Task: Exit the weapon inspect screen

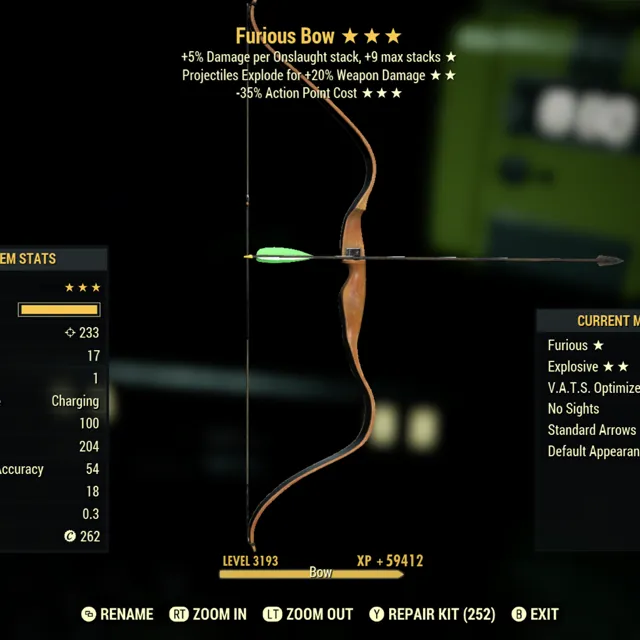Action: click(x=535, y=614)
